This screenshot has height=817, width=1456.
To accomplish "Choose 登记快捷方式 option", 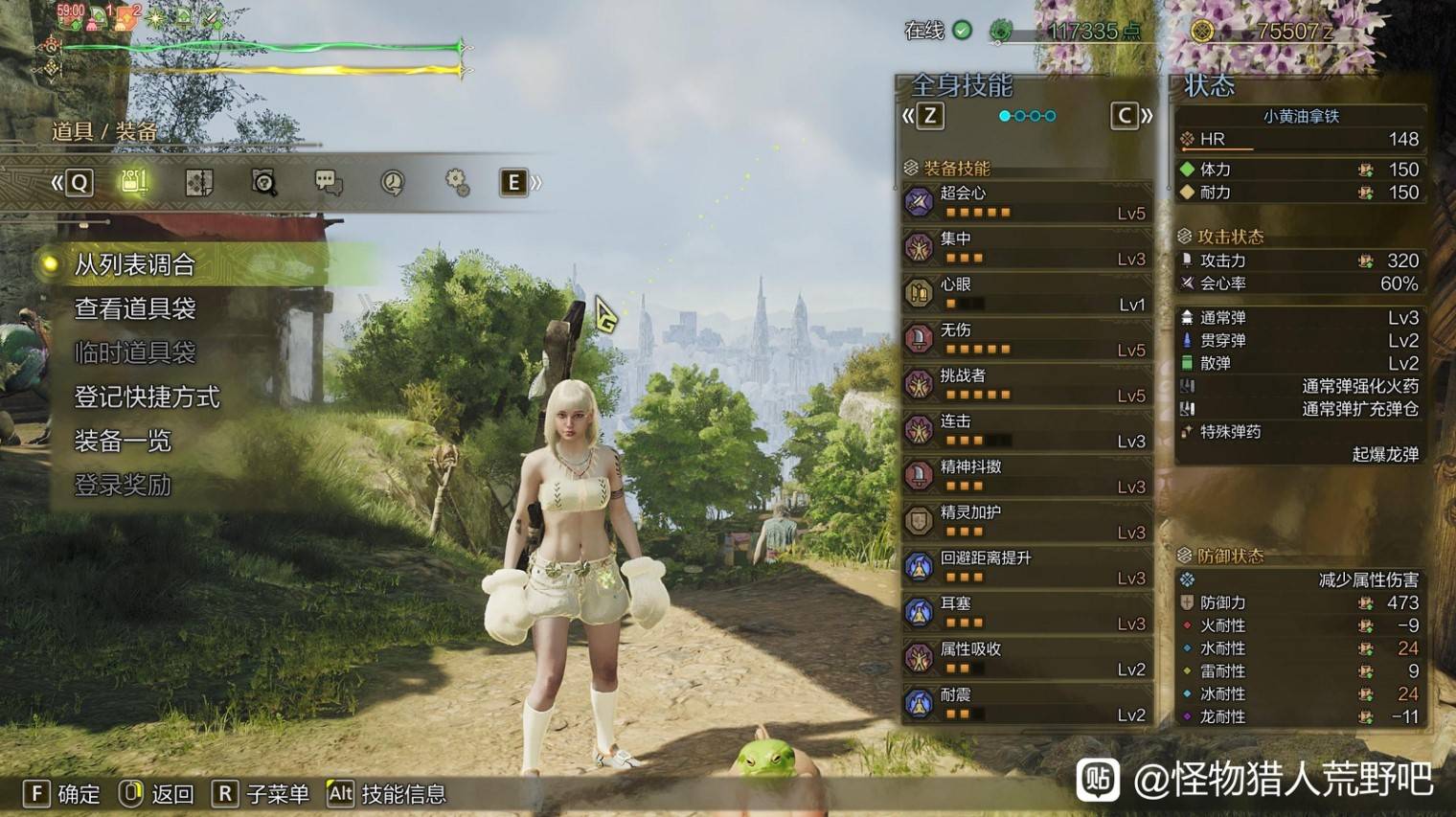I will click(x=147, y=397).
